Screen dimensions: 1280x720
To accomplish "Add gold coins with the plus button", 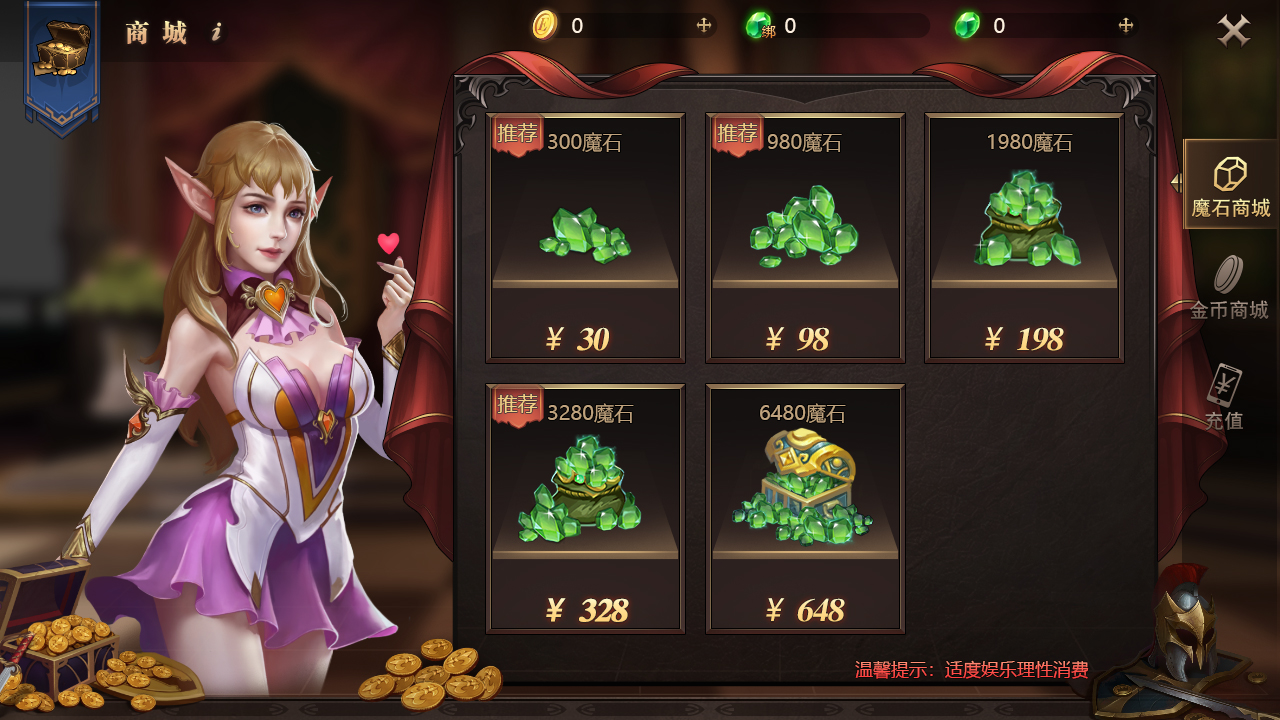I will (x=704, y=26).
